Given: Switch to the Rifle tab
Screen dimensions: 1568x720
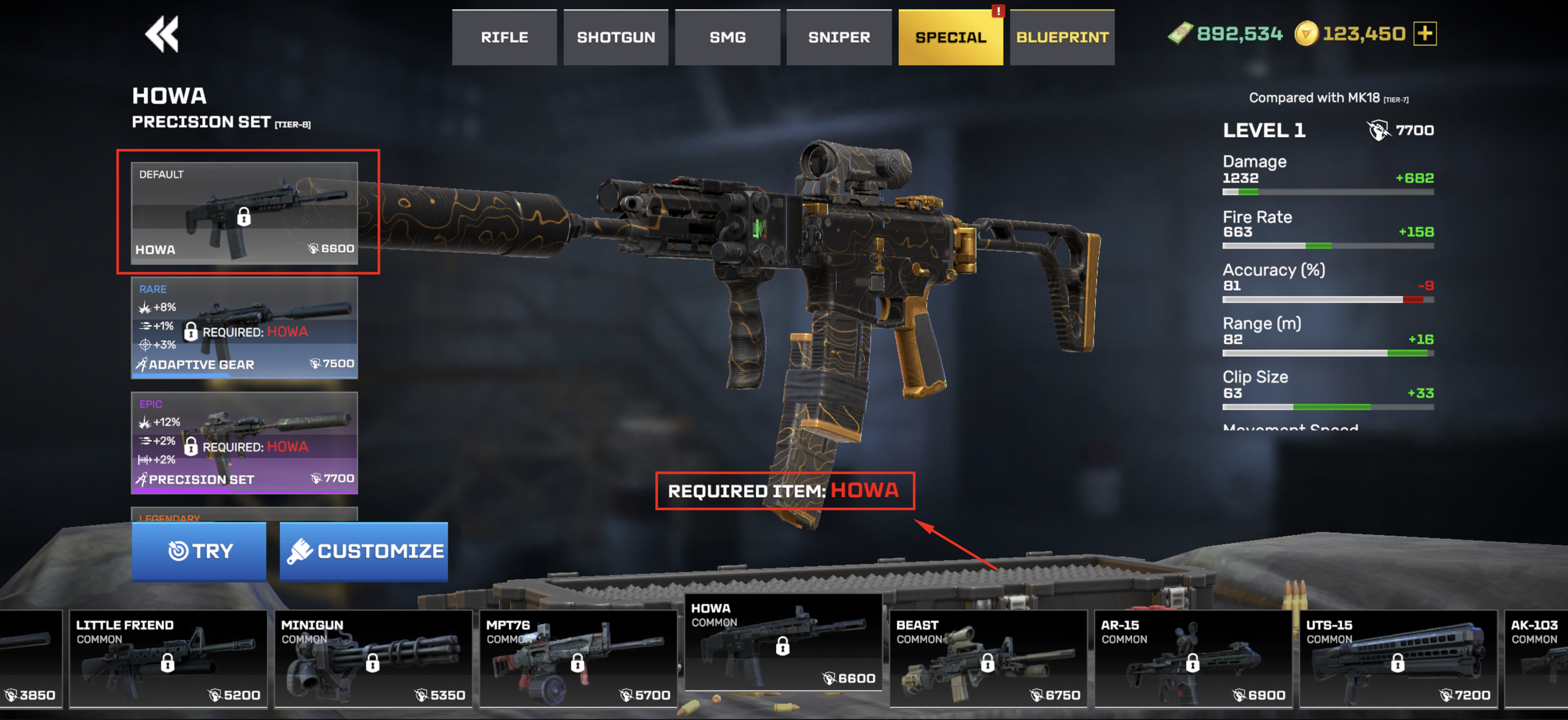Looking at the screenshot, I should coord(504,38).
